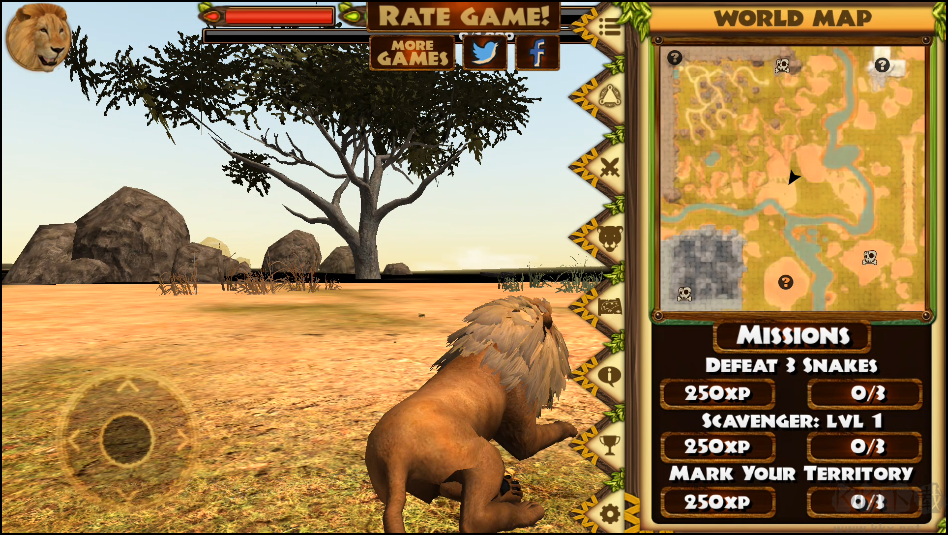The height and width of the screenshot is (535, 948).
Task: Select the lion portrait avatar
Action: (x=38, y=37)
